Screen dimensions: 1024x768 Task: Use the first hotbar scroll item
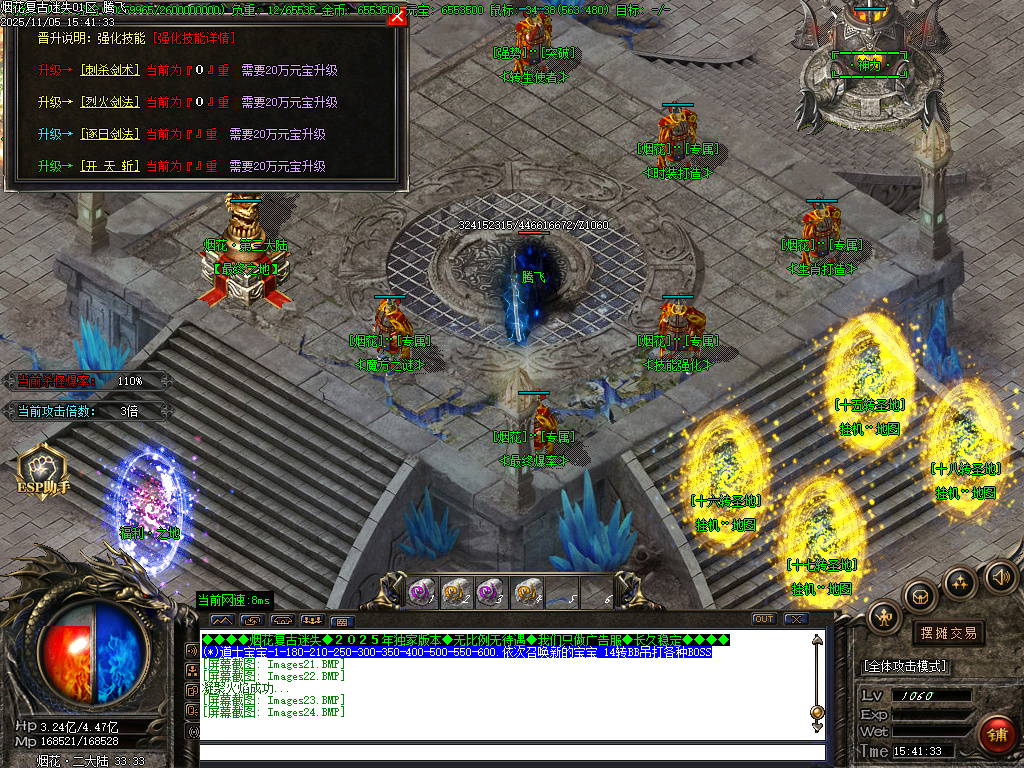[x=422, y=592]
